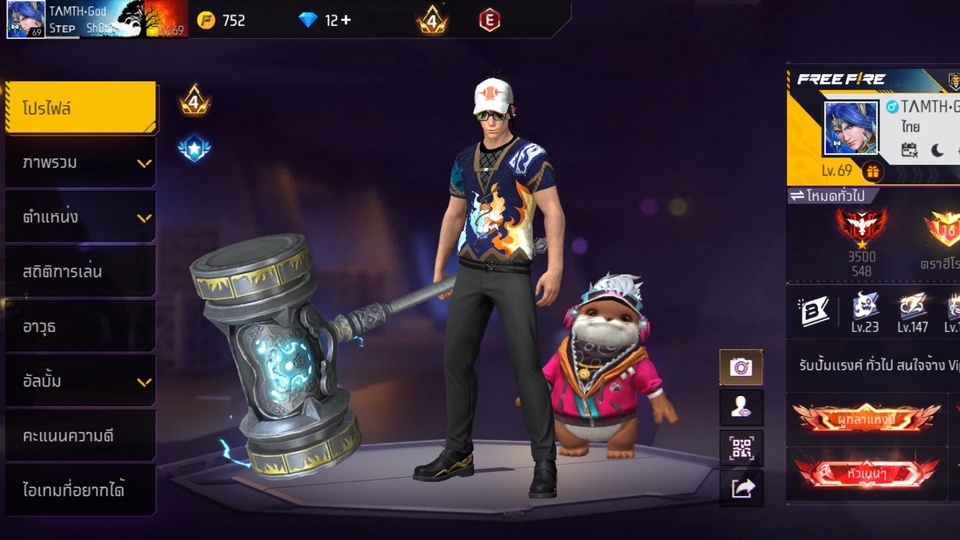Click the blue star badge icon
Viewport: 960px width, 540px height.
pyautogui.click(x=194, y=149)
